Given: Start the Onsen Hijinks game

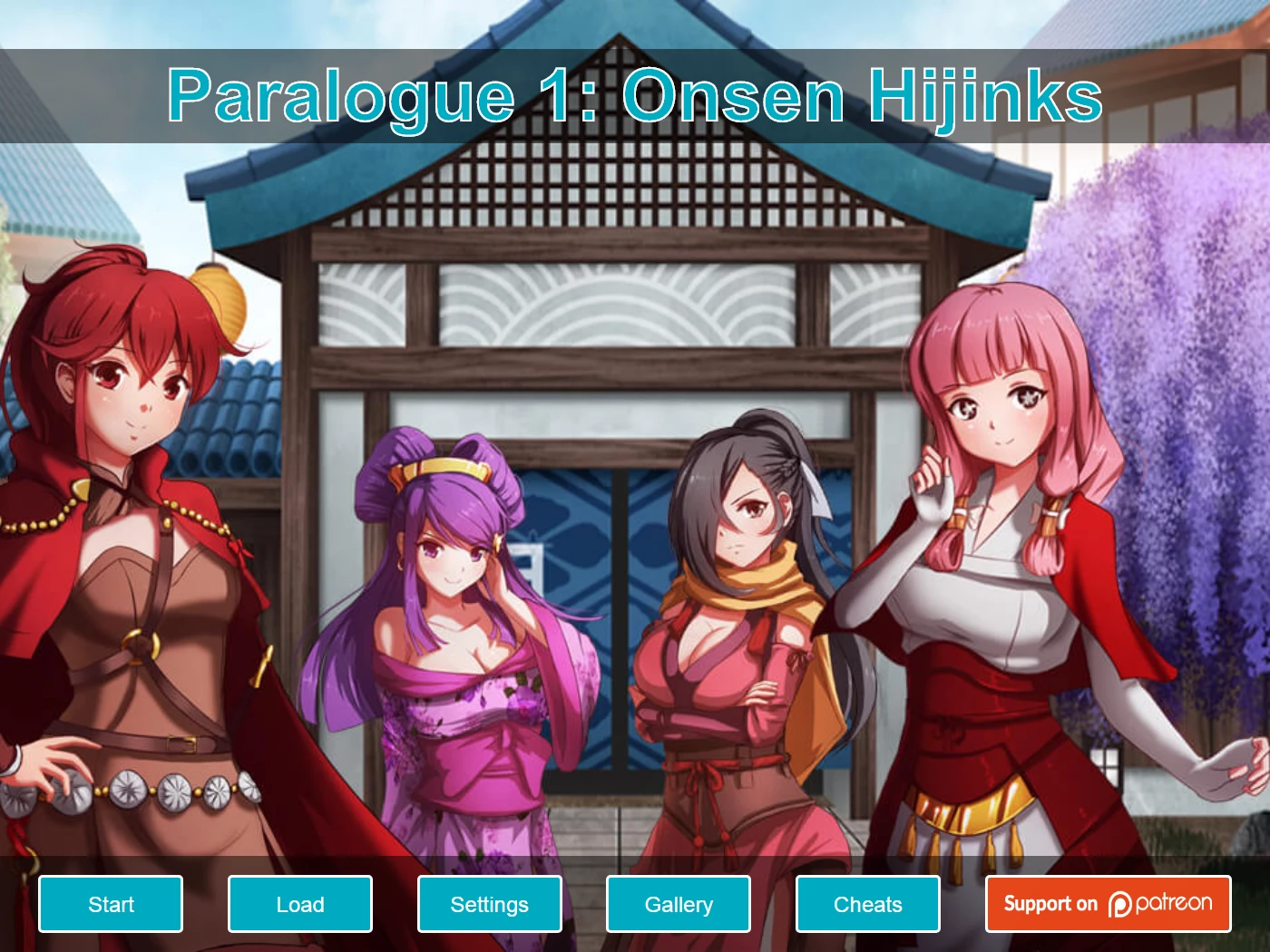Looking at the screenshot, I should point(111,904).
